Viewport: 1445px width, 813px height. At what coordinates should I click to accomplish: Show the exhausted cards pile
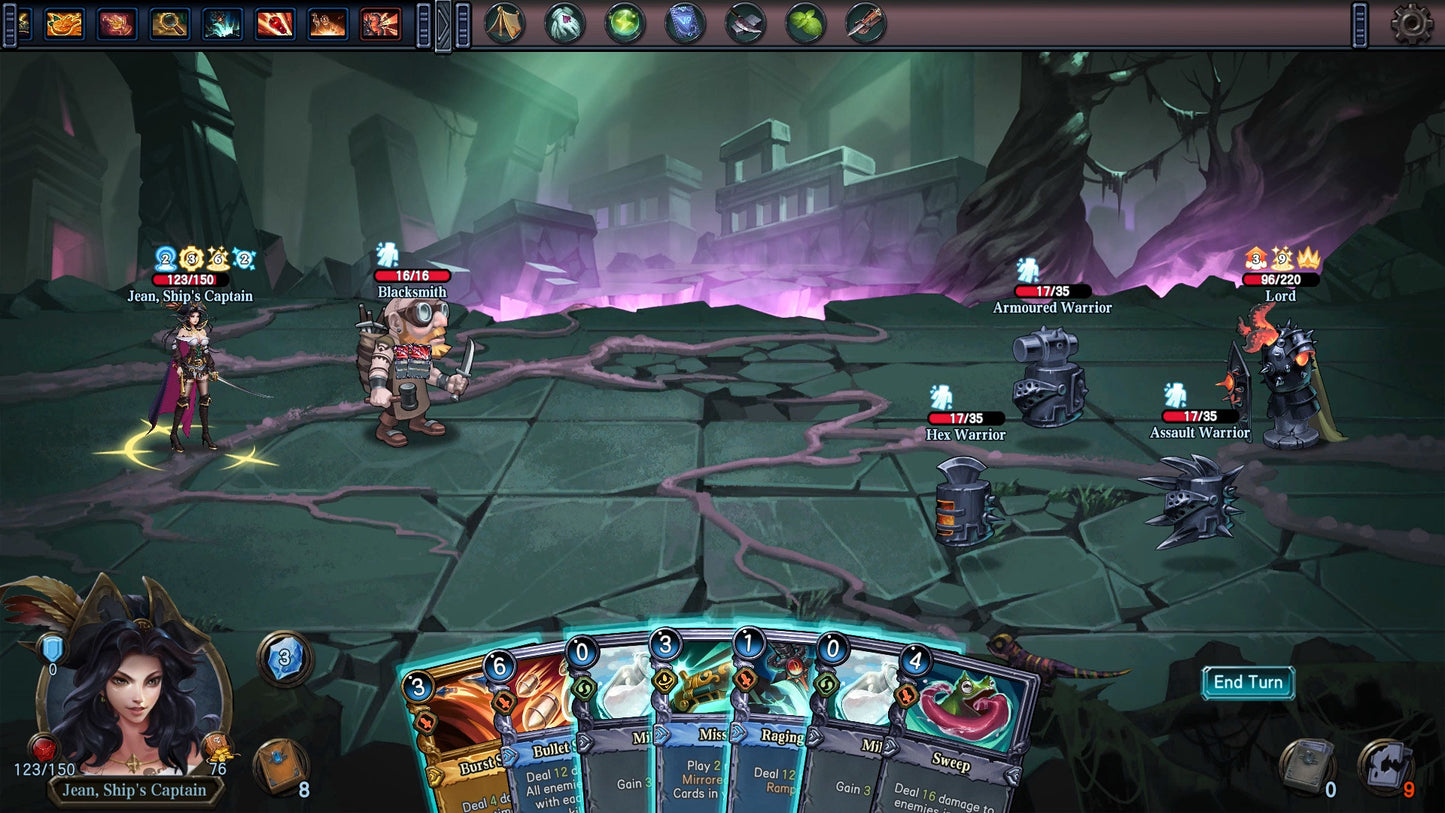[x=1385, y=766]
